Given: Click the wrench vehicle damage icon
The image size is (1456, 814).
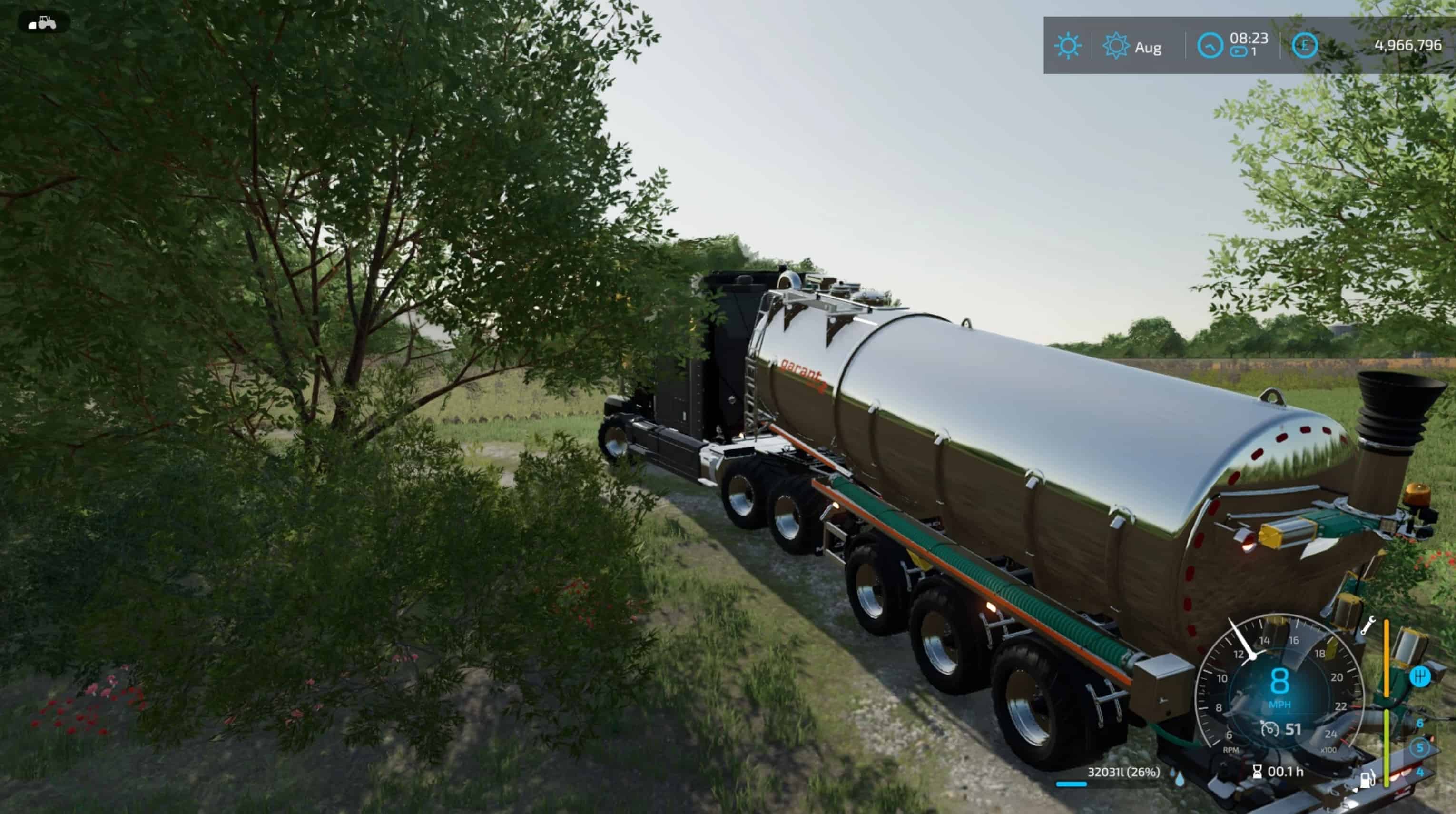Looking at the screenshot, I should point(1367,626).
